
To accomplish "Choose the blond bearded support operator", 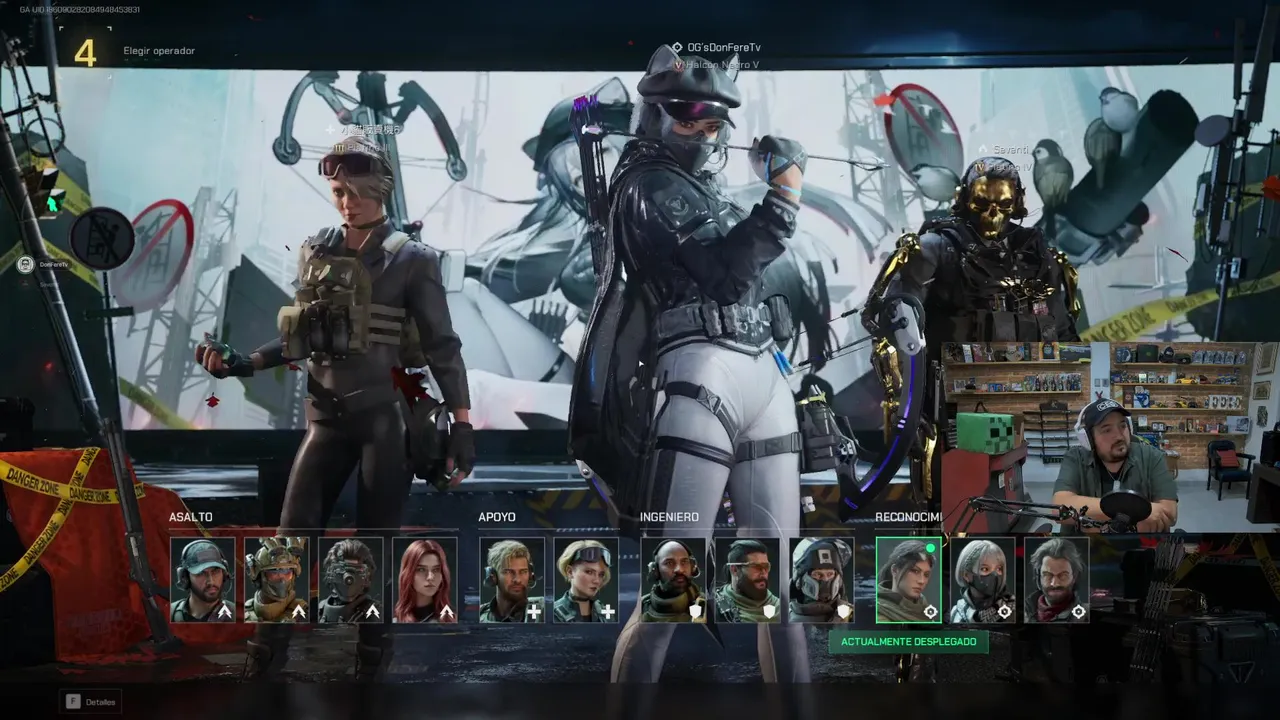I will click(x=512, y=580).
